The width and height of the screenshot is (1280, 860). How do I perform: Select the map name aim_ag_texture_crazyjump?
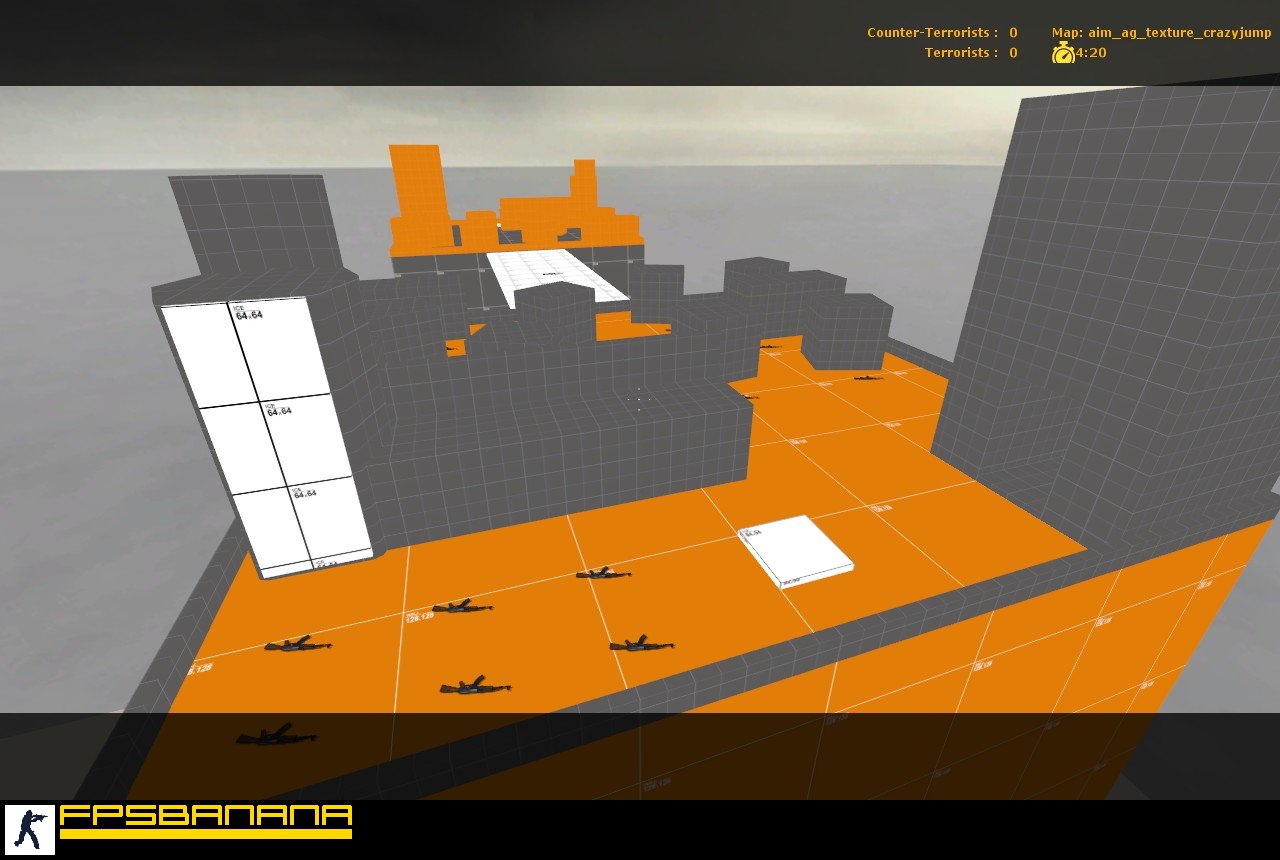pos(1178,32)
